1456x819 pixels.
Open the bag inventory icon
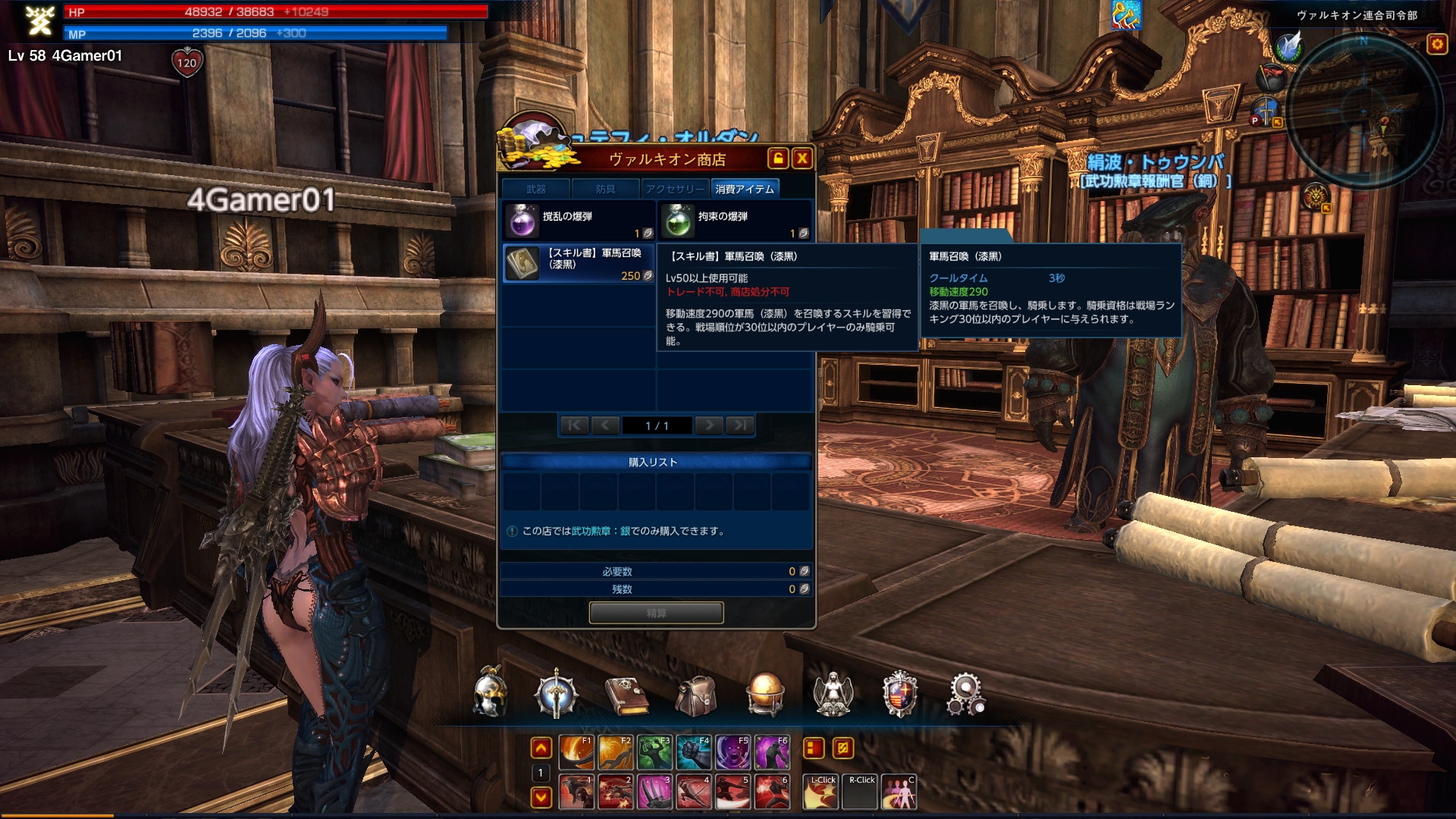(696, 695)
